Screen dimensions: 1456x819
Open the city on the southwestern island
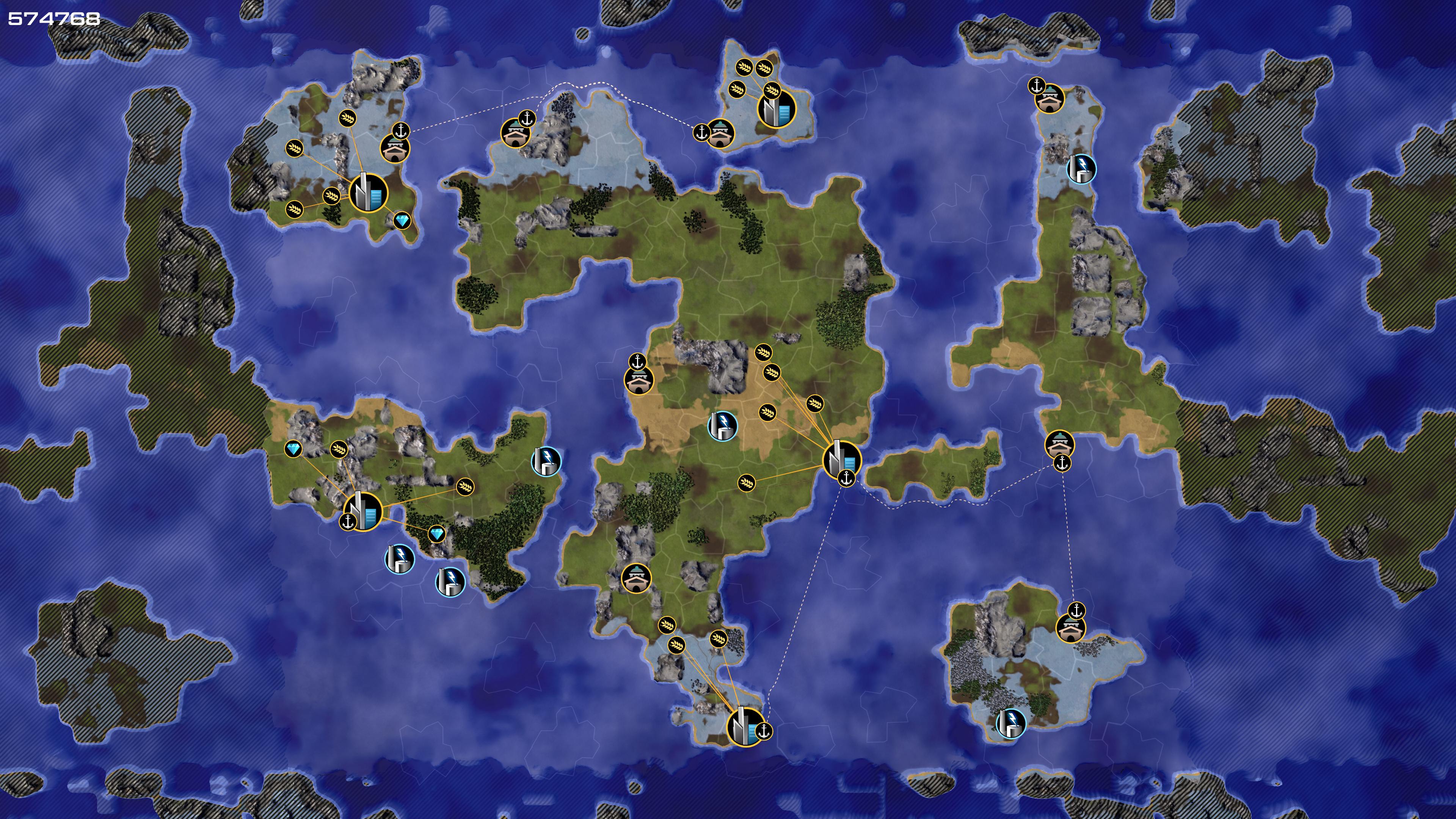pos(363,511)
